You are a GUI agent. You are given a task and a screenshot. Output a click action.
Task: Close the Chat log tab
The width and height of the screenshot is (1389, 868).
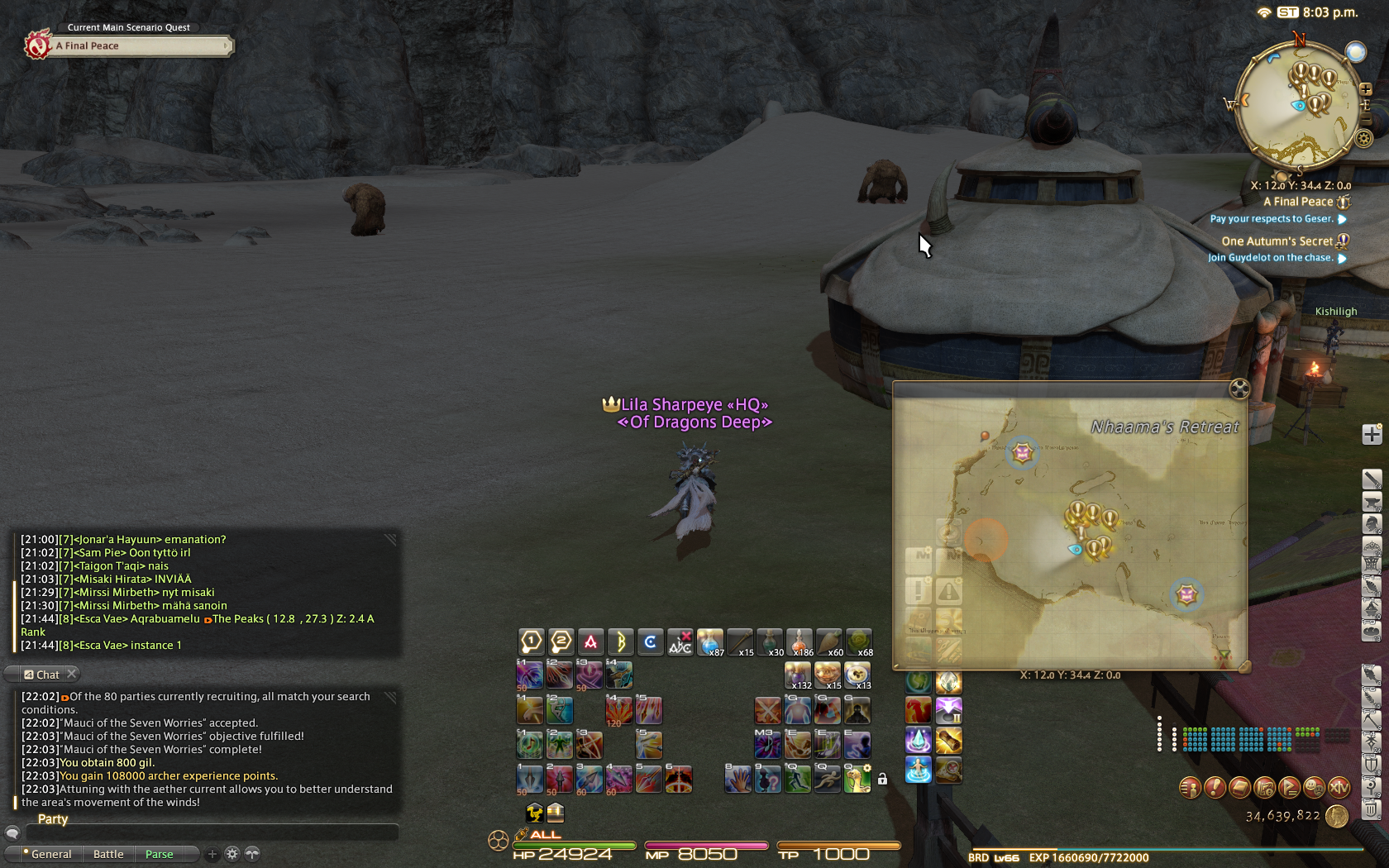[72, 674]
